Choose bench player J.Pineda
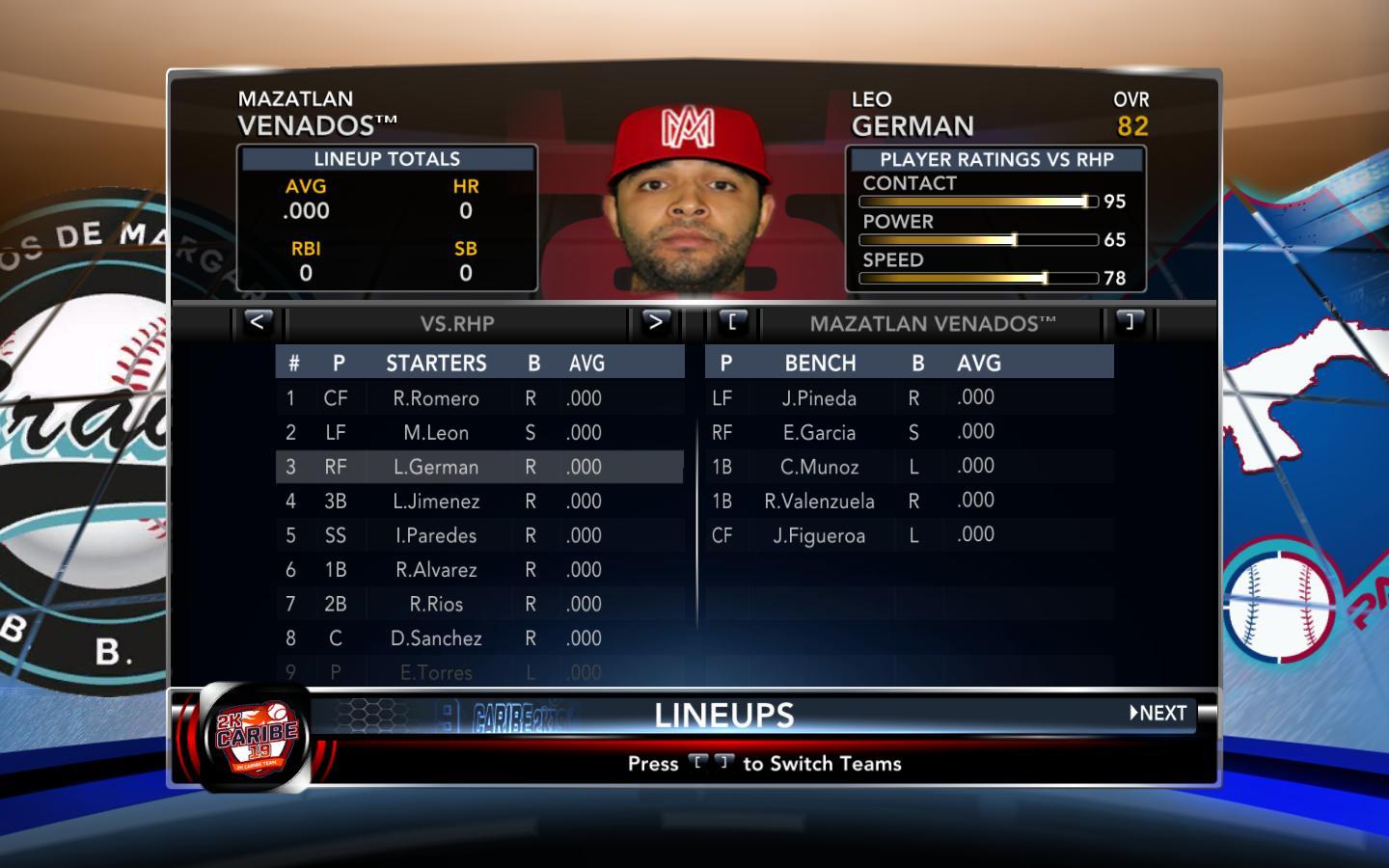 [819, 398]
